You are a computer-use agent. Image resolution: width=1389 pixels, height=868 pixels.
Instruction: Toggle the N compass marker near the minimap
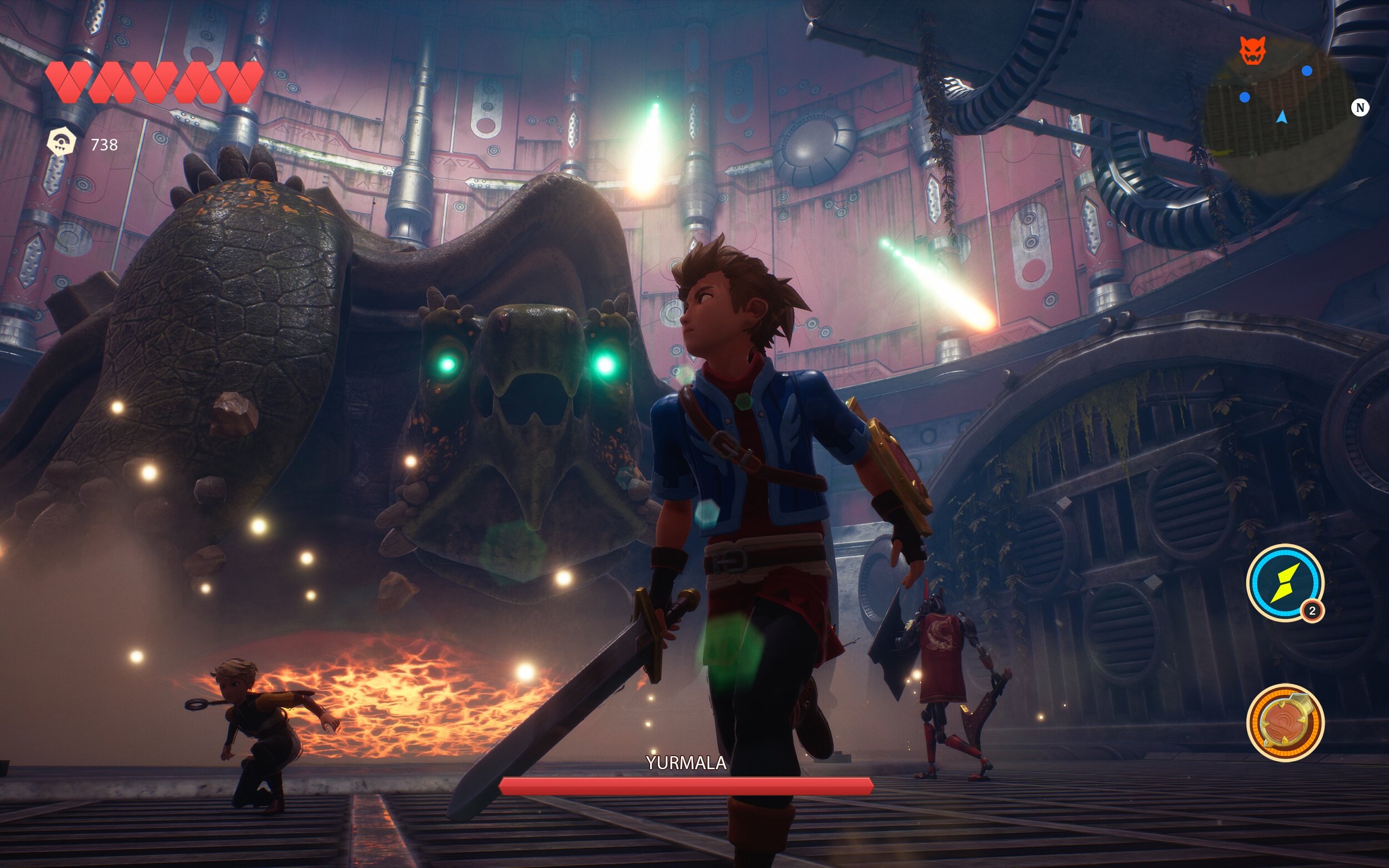coord(1361,107)
